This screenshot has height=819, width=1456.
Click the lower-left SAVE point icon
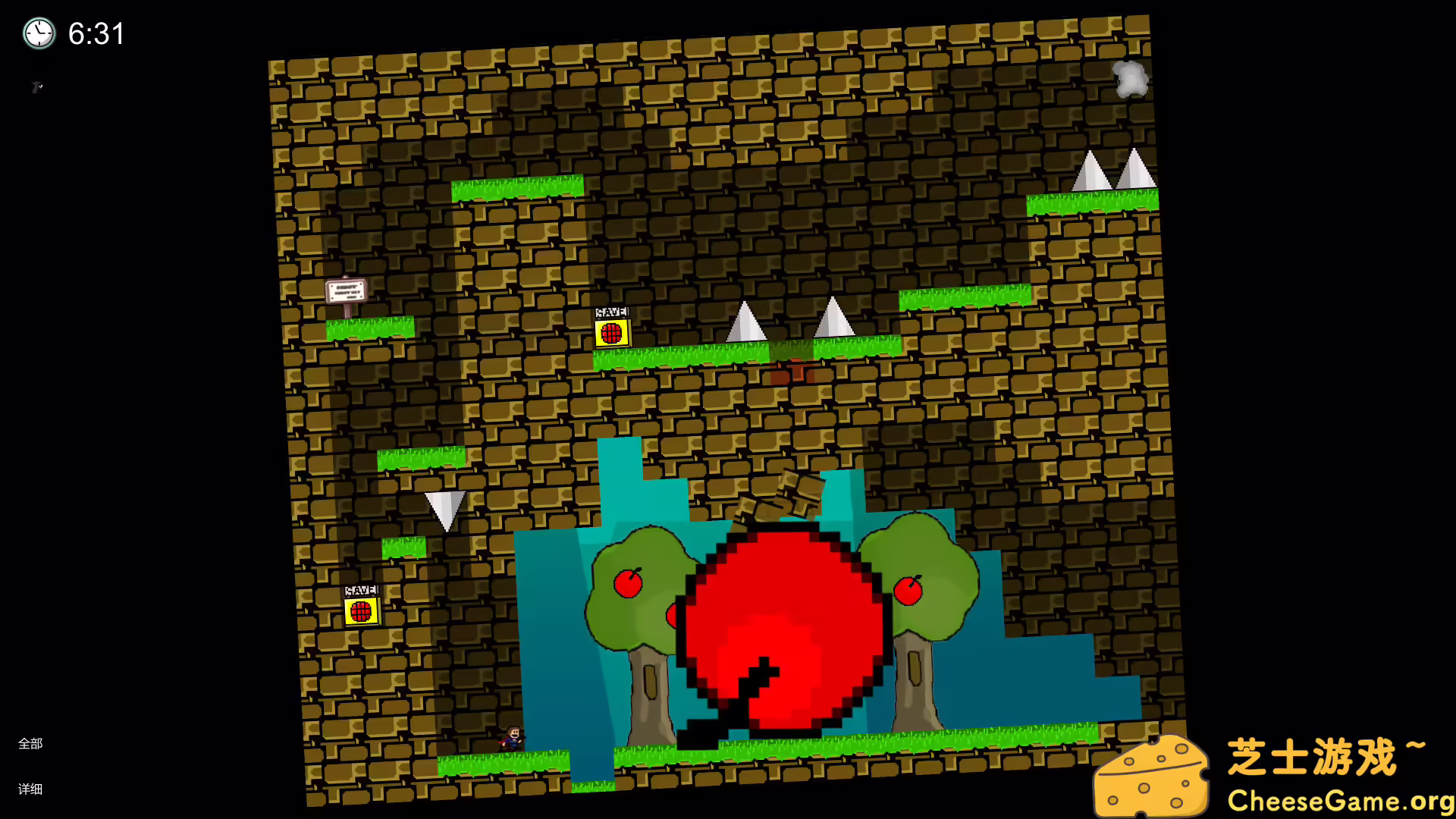pyautogui.click(x=360, y=610)
